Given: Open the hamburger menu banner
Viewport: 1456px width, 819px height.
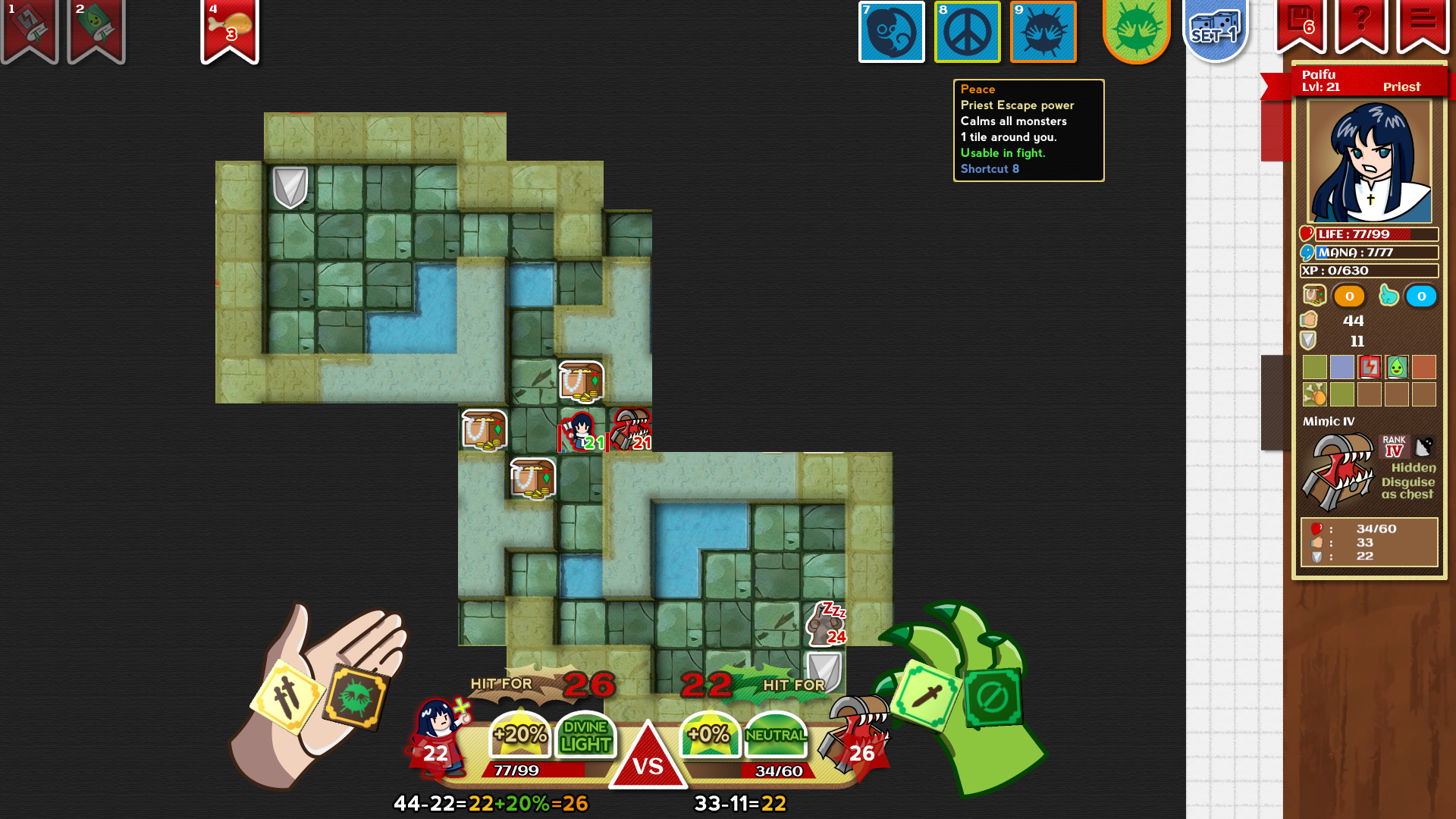Looking at the screenshot, I should tap(1424, 23).
